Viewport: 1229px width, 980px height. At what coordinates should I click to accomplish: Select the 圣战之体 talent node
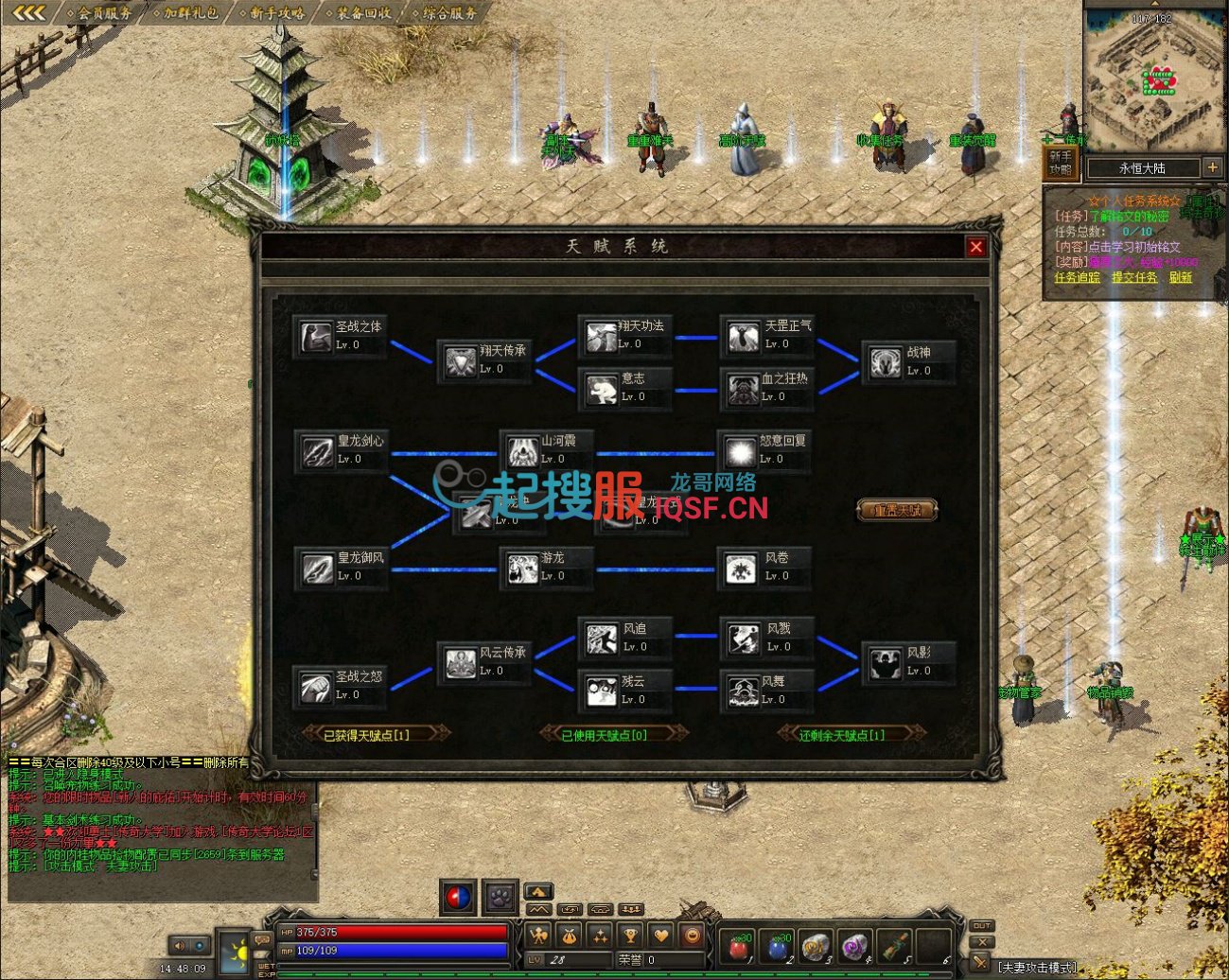pyautogui.click(x=318, y=337)
